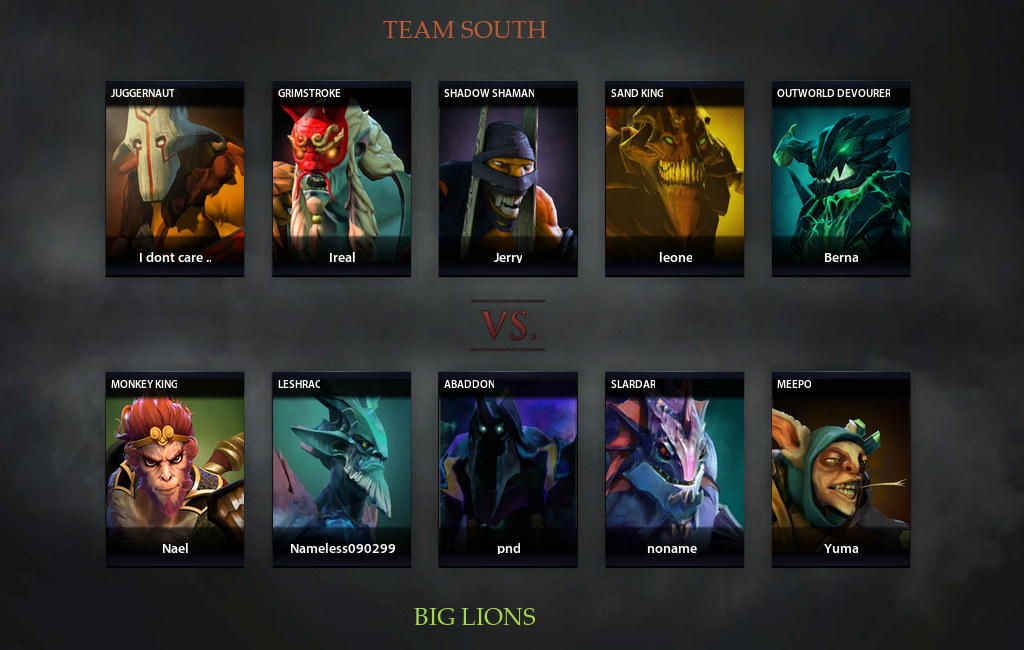
Task: Select the Juggernaut hero card
Action: [175, 178]
